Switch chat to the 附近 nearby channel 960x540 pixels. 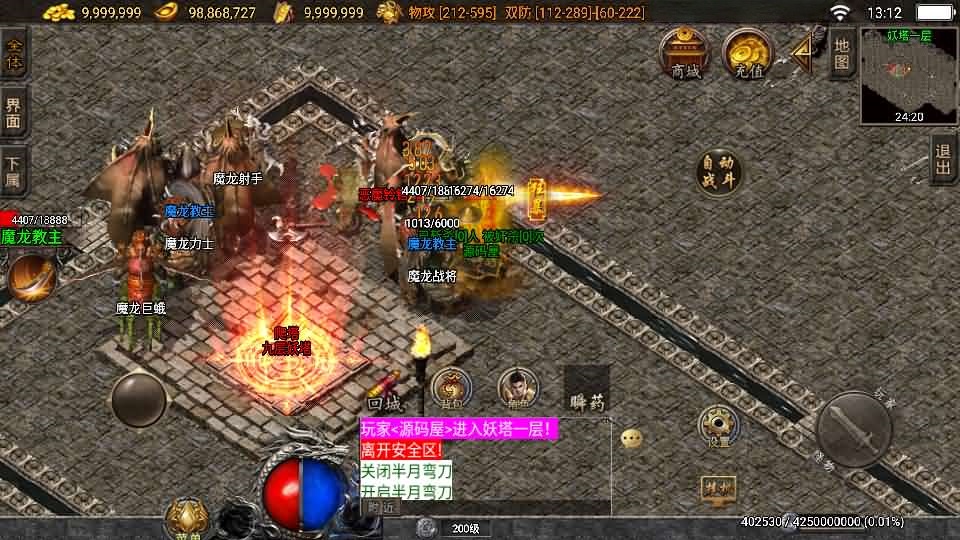coord(379,507)
